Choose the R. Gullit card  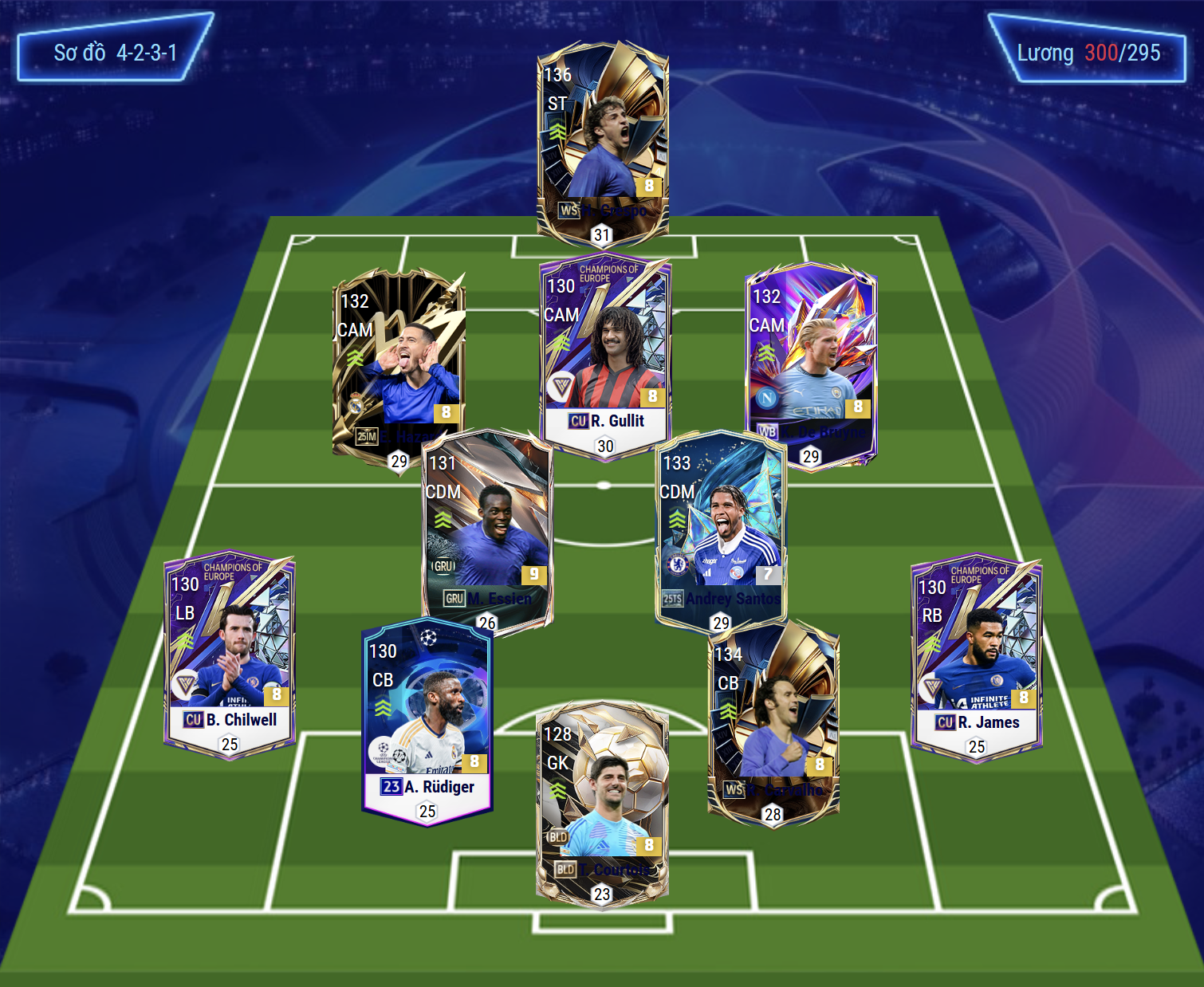[605, 351]
